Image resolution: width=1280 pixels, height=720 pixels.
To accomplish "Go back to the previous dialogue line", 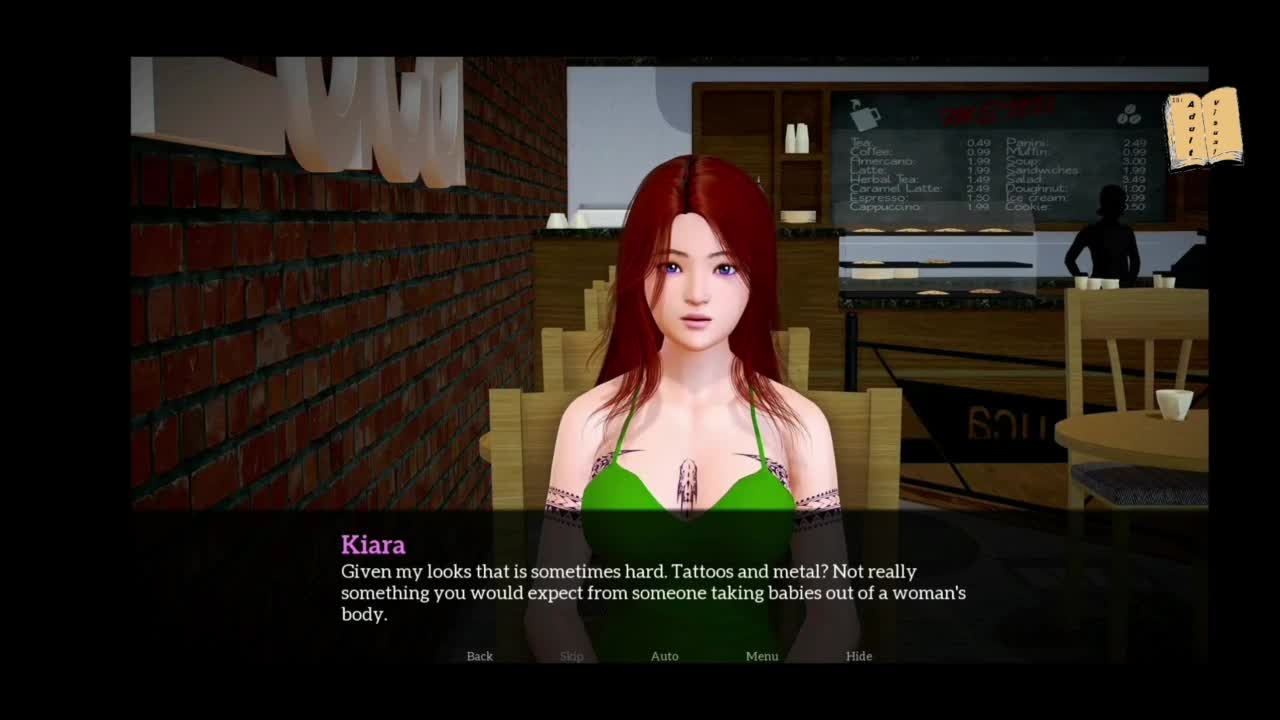I will point(480,656).
